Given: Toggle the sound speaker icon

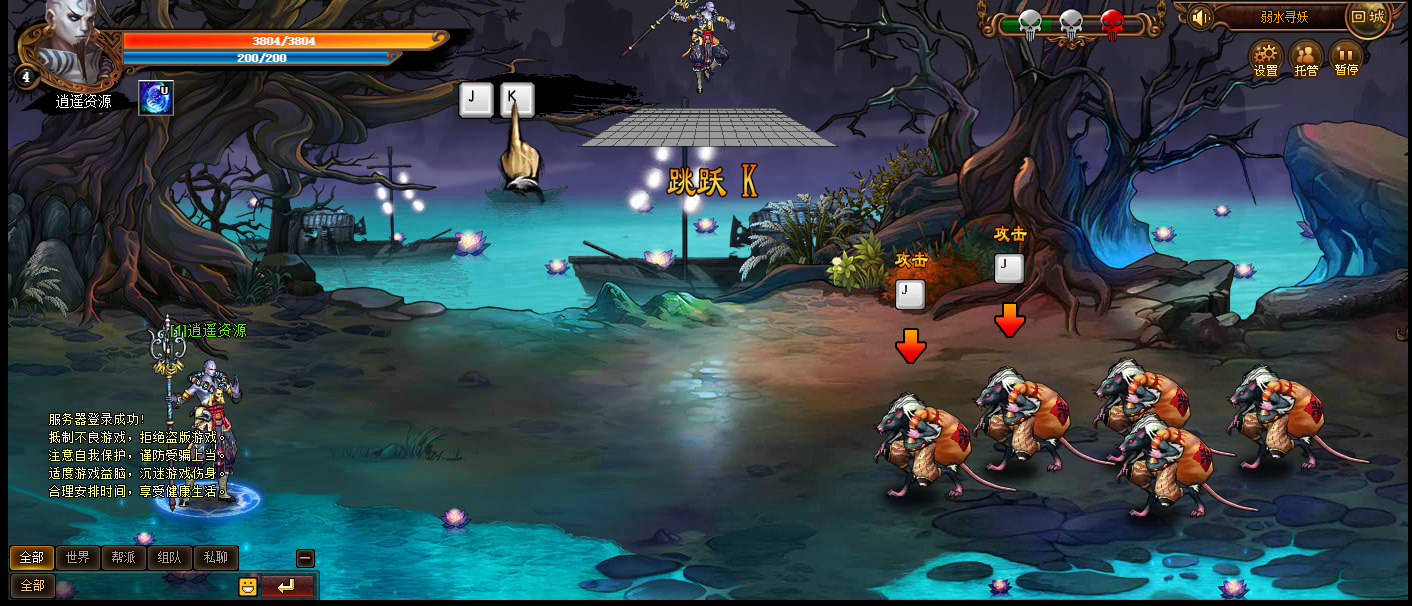Looking at the screenshot, I should [1200, 17].
